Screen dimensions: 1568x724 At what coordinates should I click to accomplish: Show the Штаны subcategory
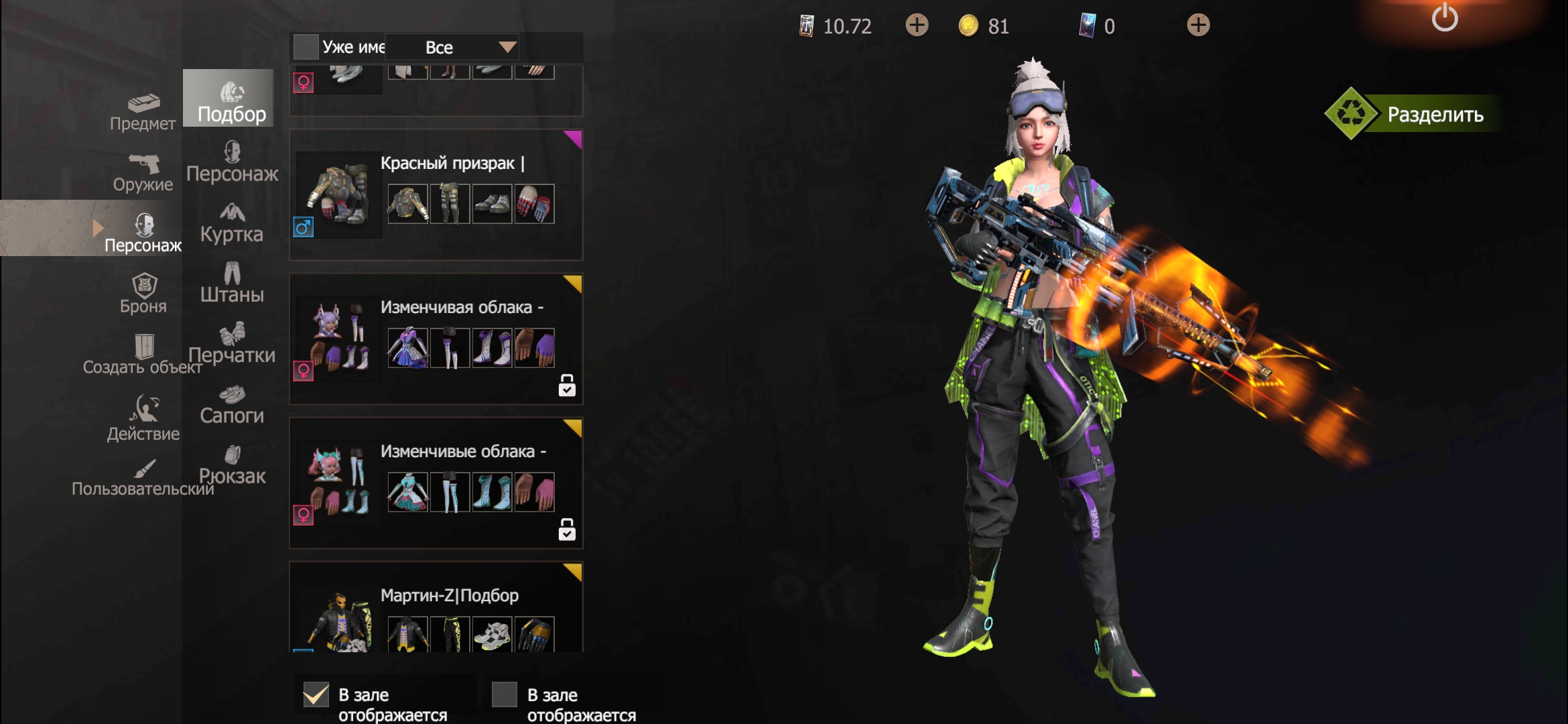(232, 283)
